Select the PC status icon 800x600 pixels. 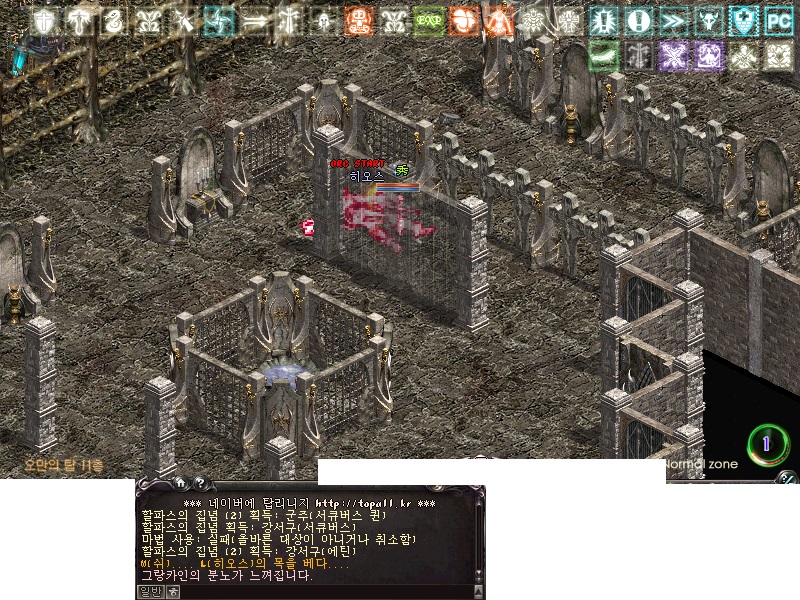coord(778,20)
